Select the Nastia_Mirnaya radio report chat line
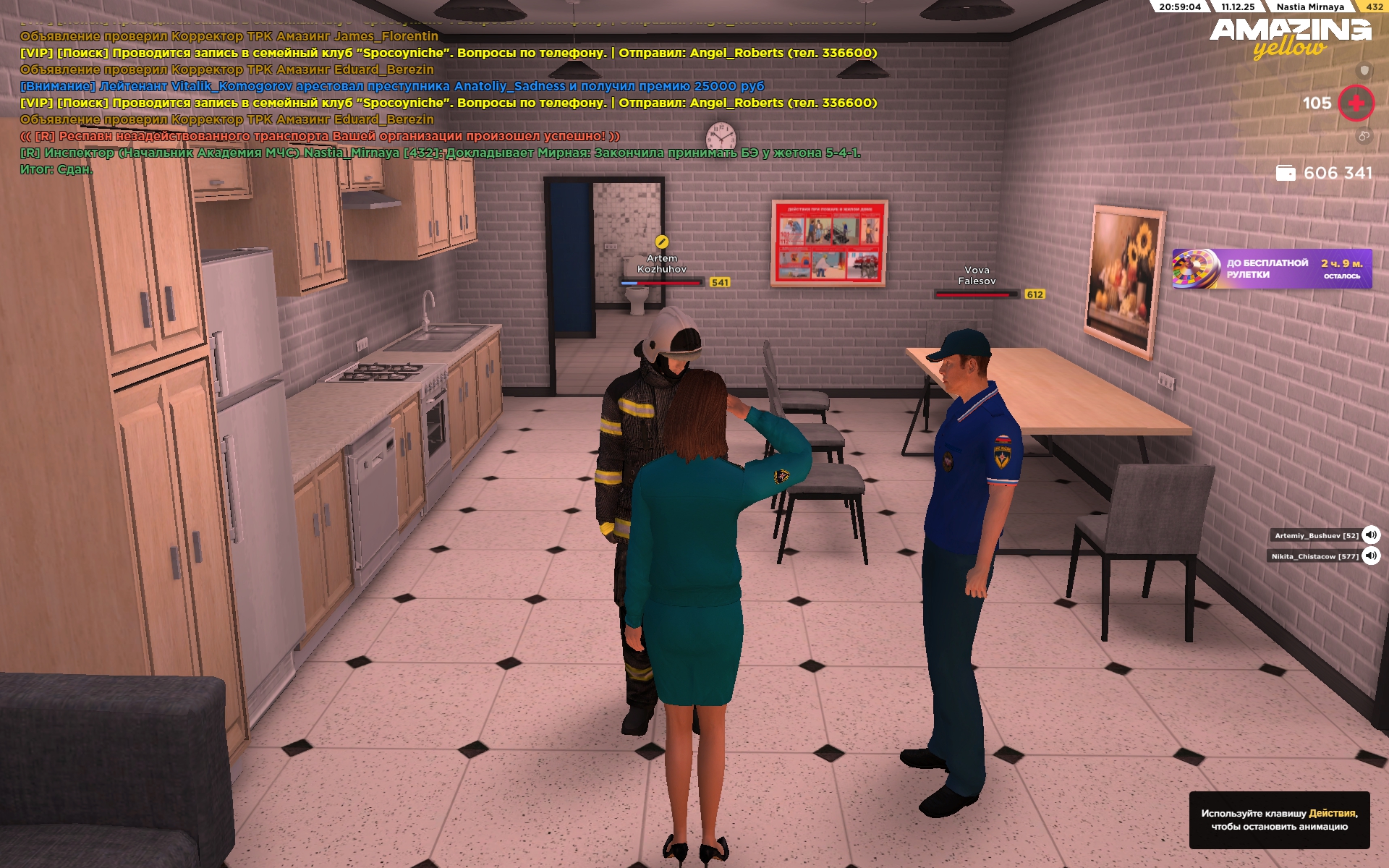 (x=440, y=153)
